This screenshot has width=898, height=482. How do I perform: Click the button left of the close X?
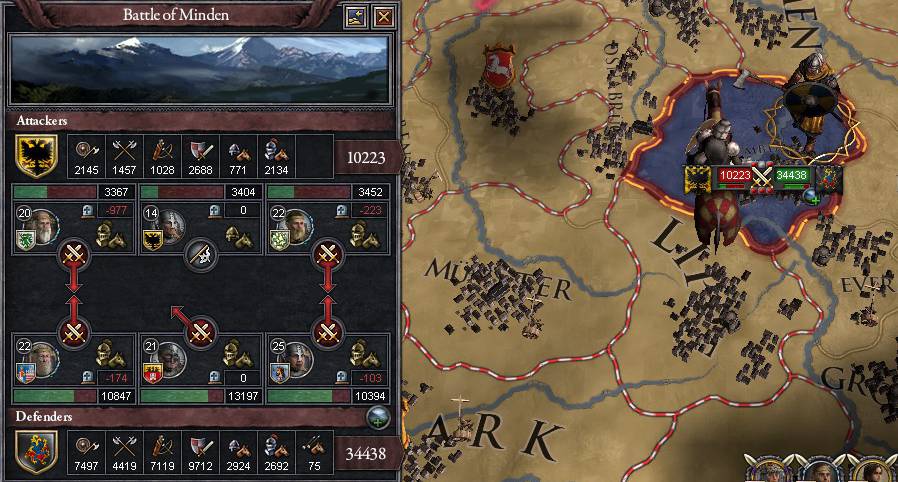pyautogui.click(x=355, y=16)
